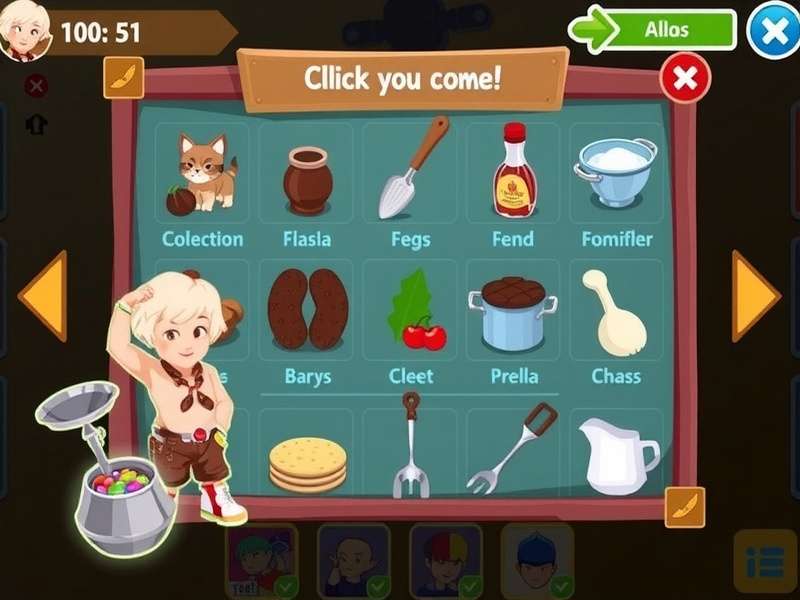The width and height of the screenshot is (800, 600).
Task: Click the player avatar portrait
Action: pos(25,31)
